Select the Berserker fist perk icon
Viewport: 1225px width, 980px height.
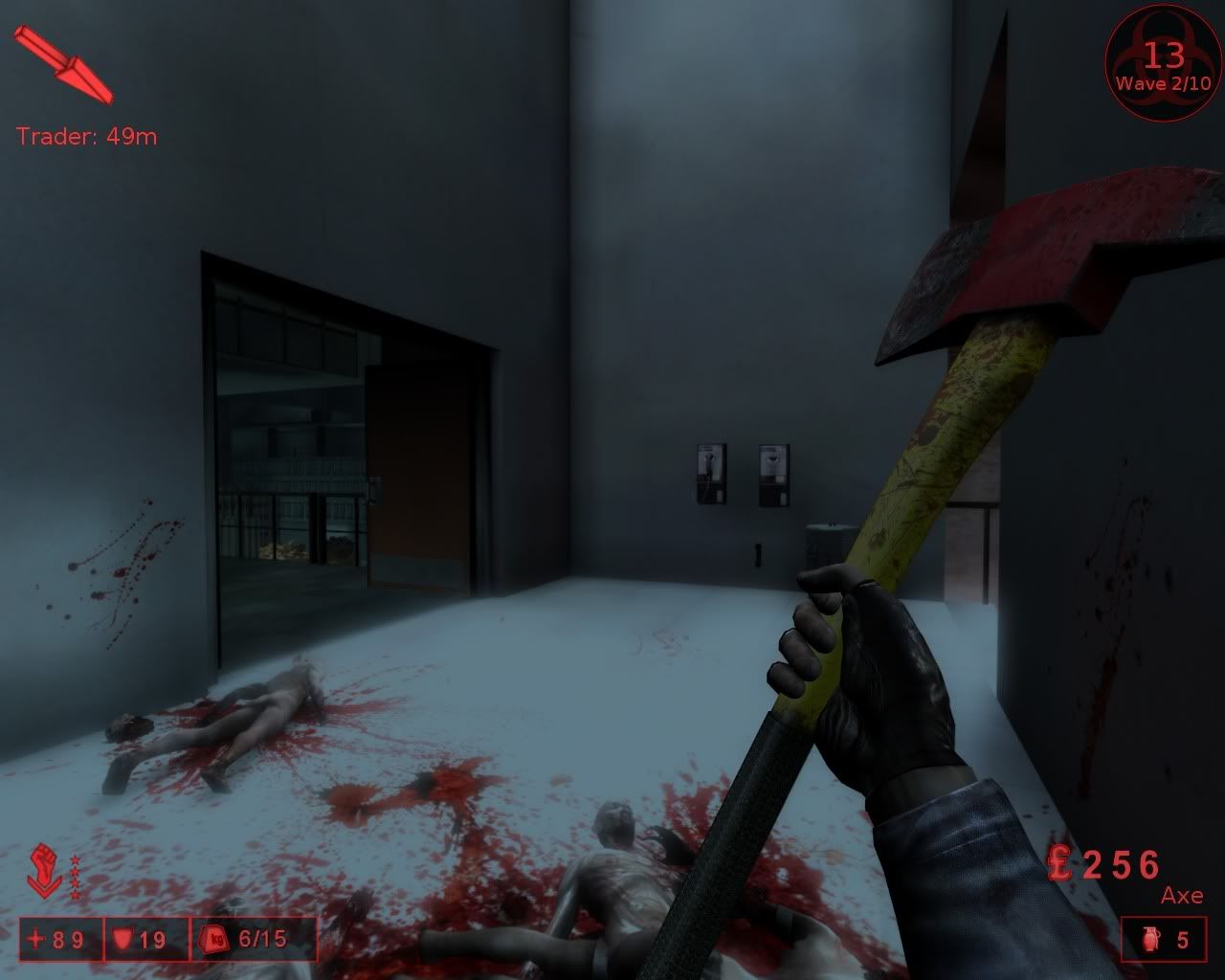46,869
